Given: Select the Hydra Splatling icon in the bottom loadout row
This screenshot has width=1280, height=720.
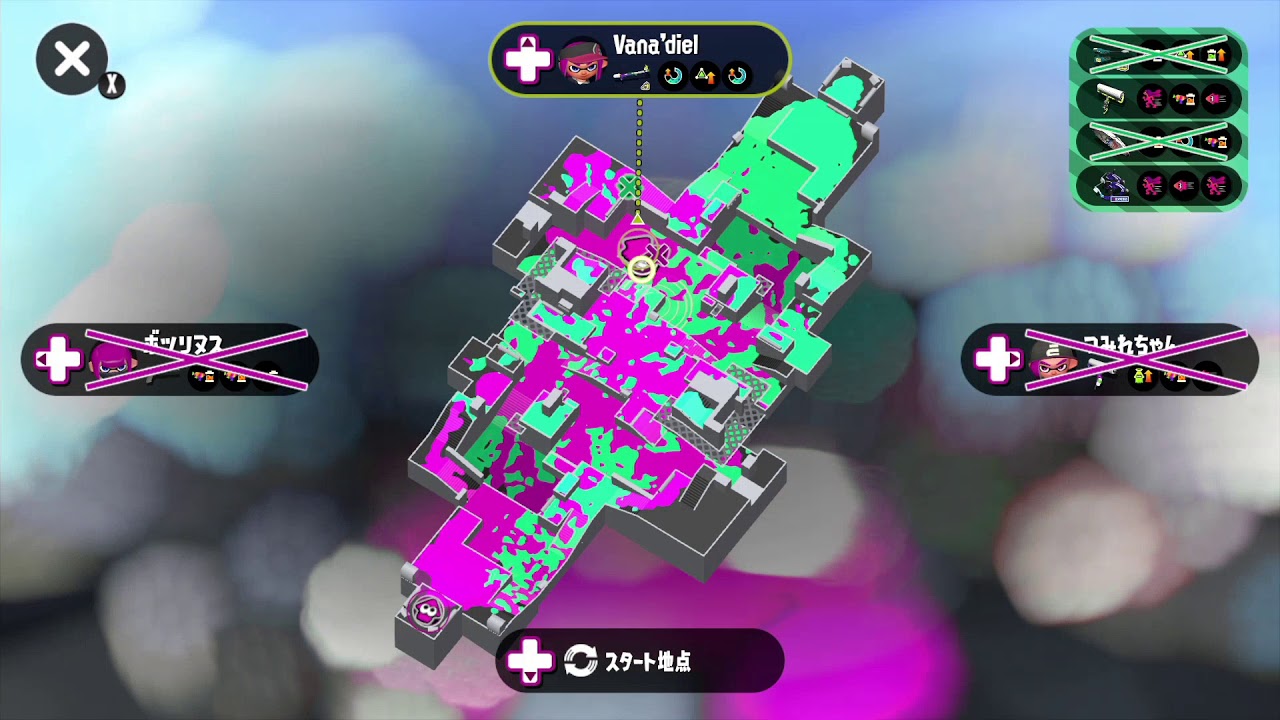Looking at the screenshot, I should (1112, 184).
